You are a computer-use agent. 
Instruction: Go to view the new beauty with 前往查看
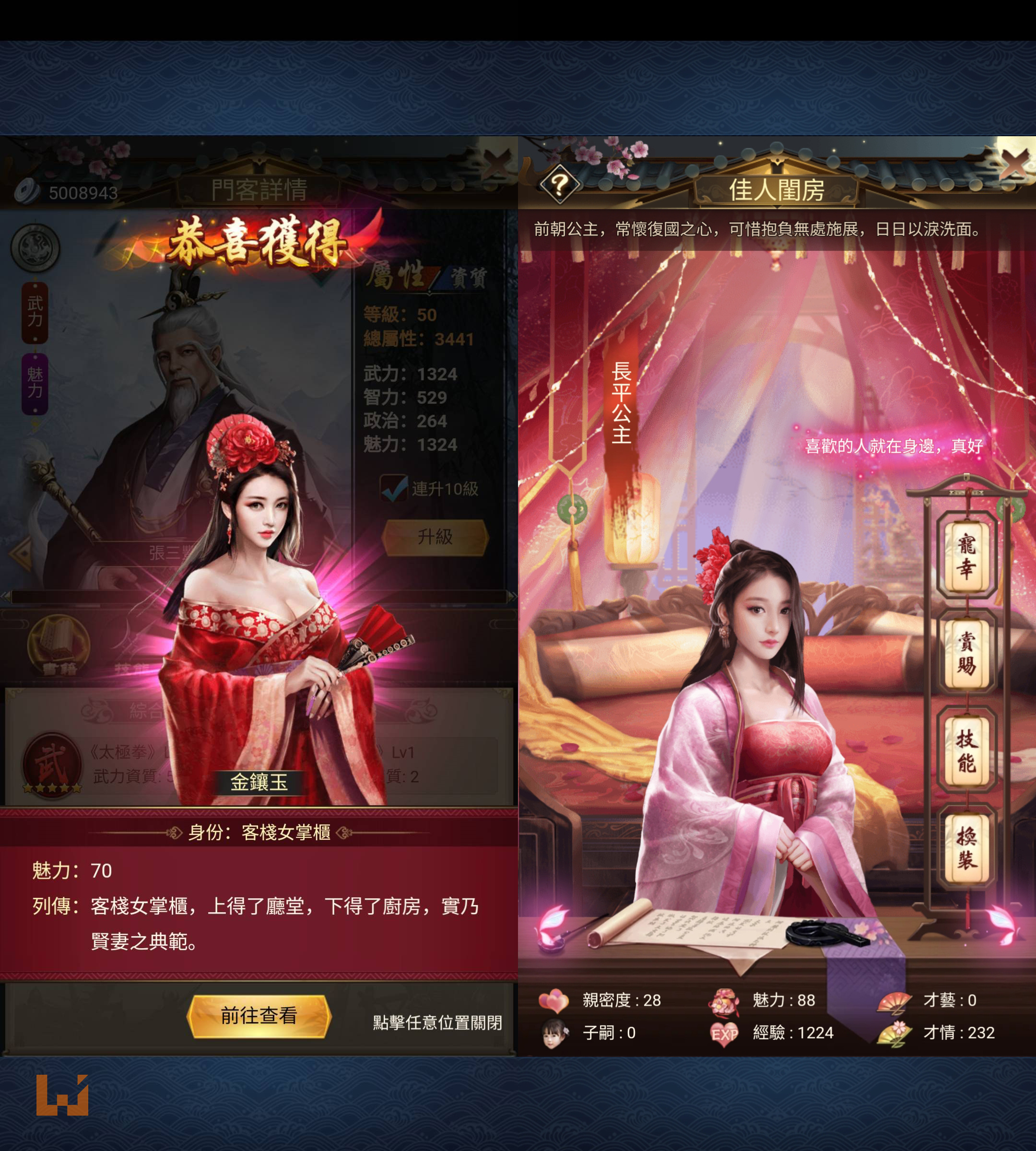point(259,1016)
